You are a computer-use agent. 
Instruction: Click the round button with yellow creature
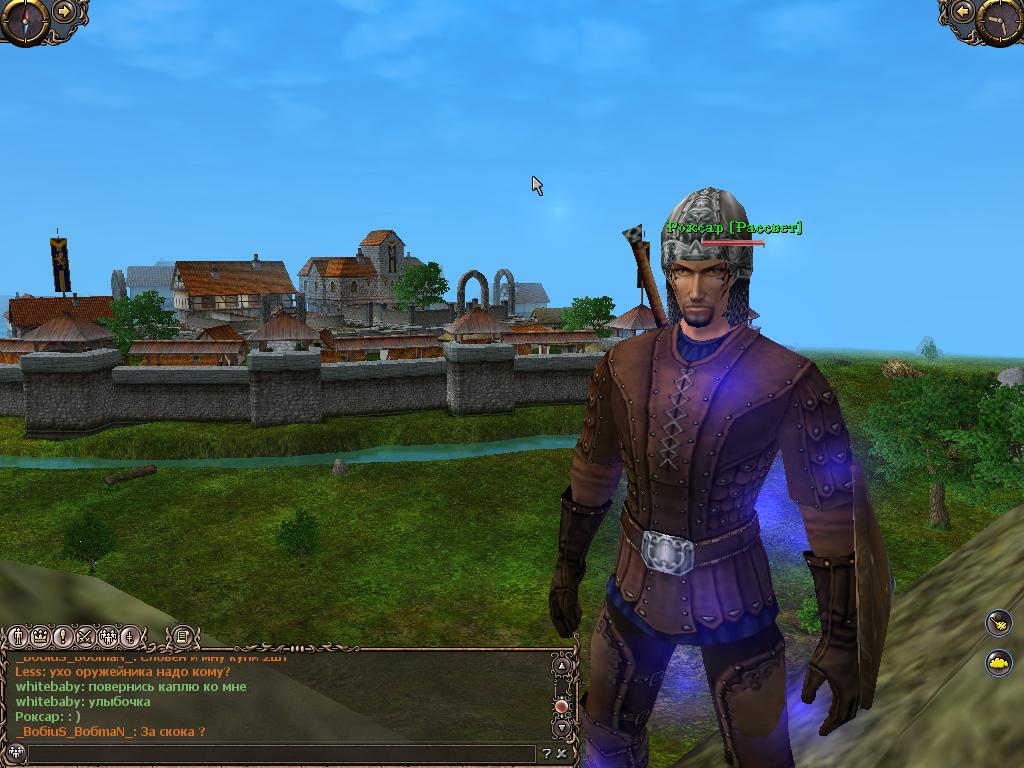pyautogui.click(x=998, y=662)
